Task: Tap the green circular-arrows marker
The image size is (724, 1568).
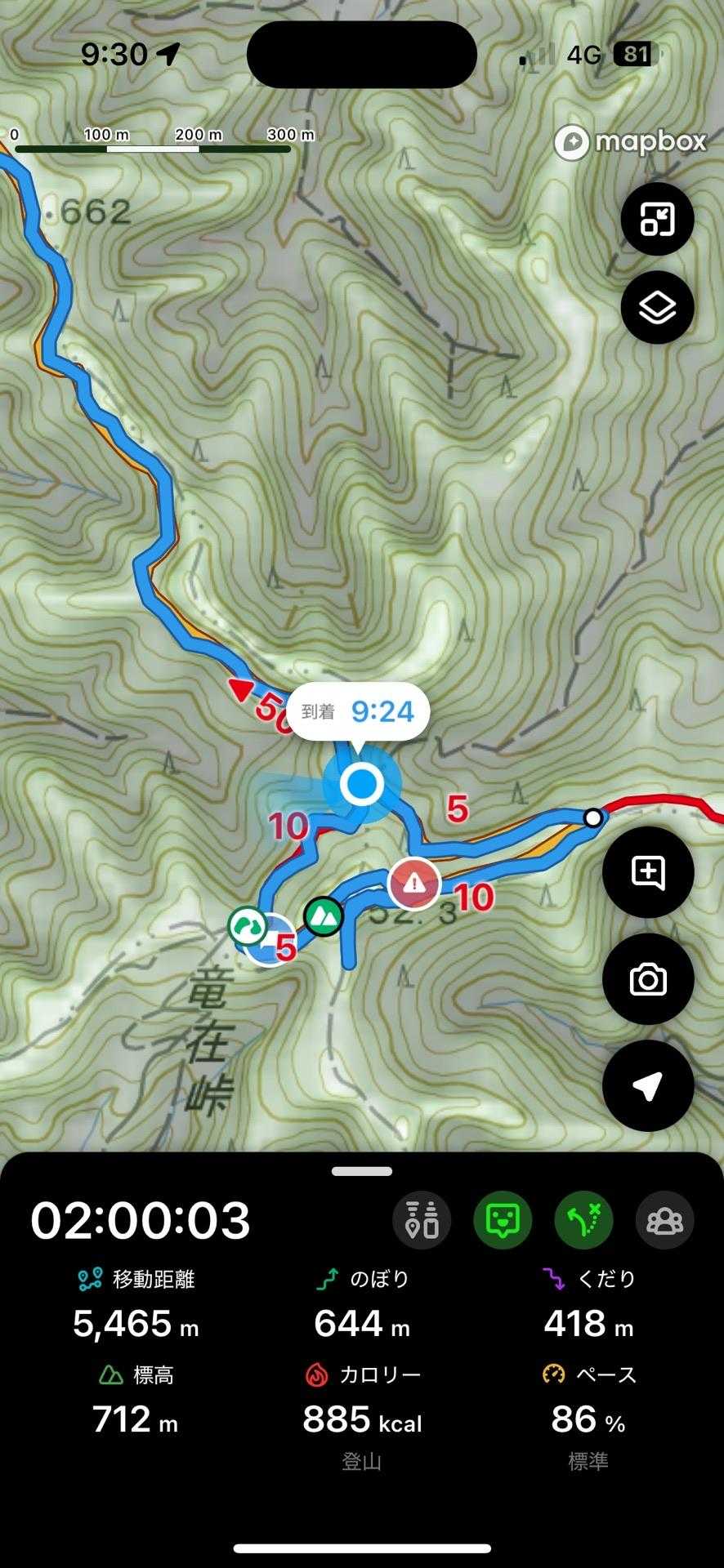Action: (x=246, y=926)
